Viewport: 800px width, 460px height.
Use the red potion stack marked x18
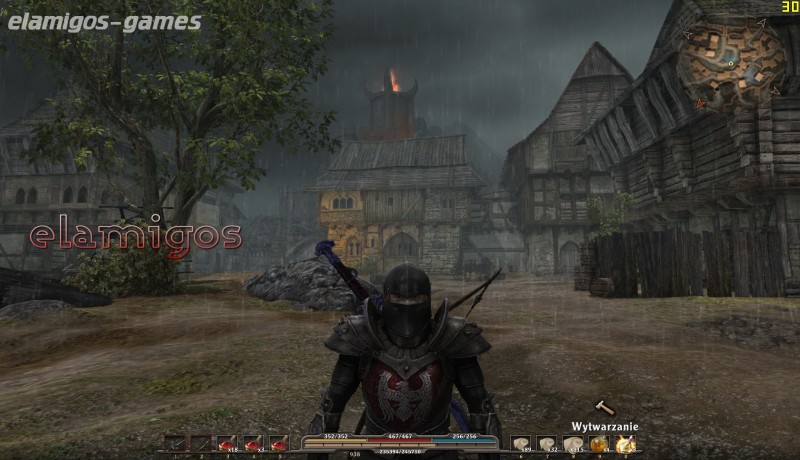[227, 444]
